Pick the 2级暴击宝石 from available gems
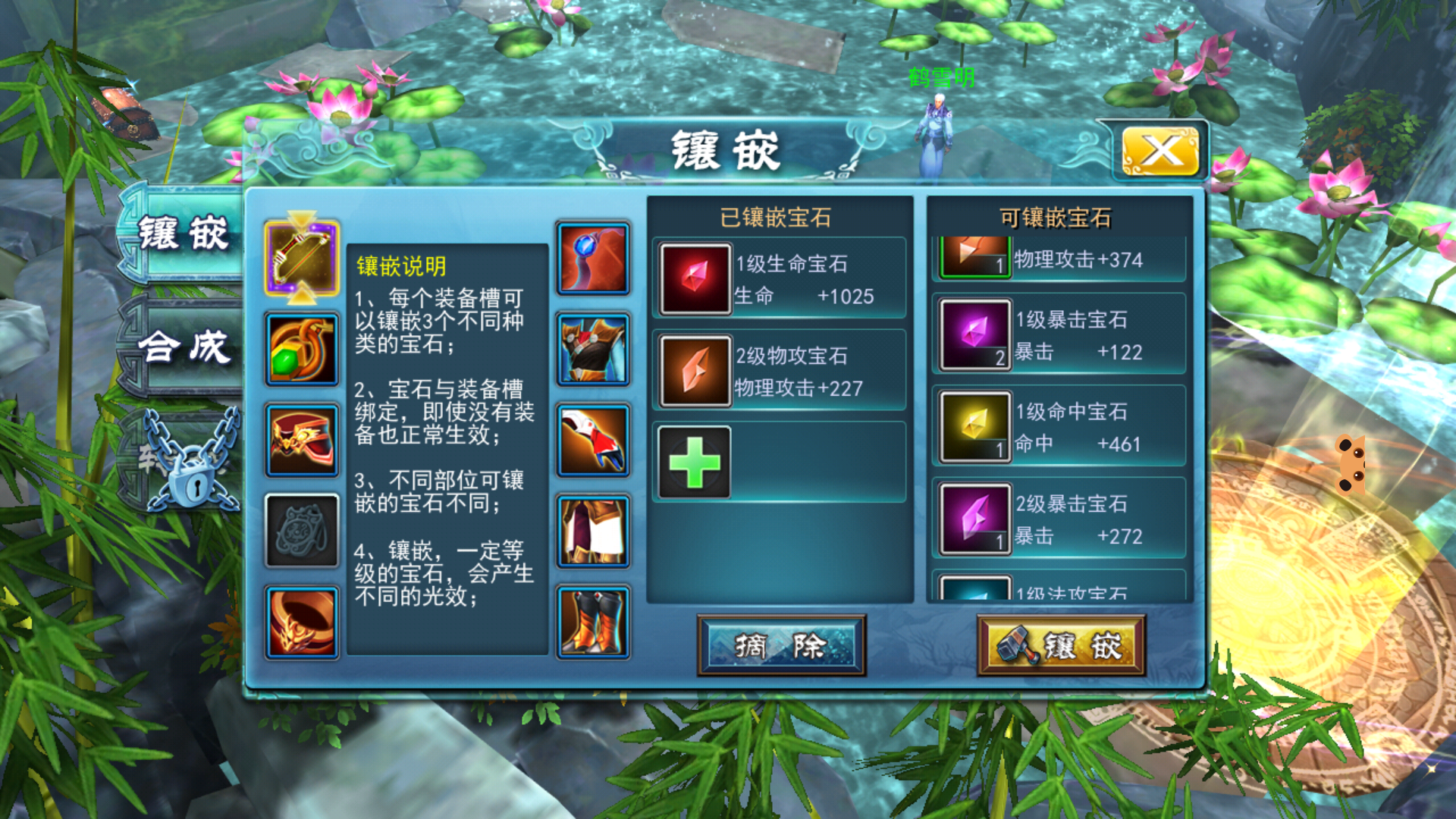This screenshot has height=819, width=1456. click(1059, 519)
